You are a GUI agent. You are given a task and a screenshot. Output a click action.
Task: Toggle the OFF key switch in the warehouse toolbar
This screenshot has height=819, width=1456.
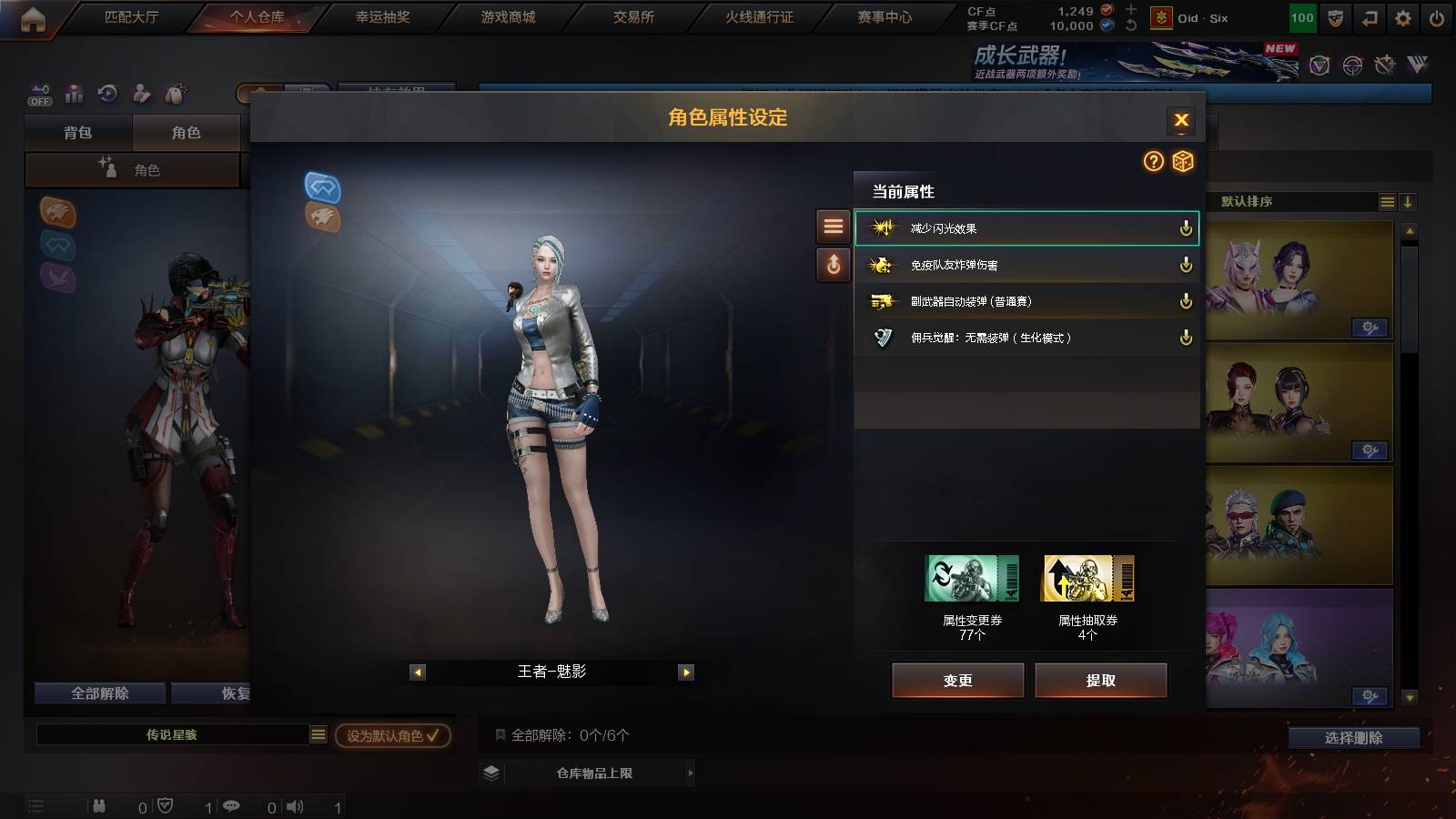tap(38, 95)
